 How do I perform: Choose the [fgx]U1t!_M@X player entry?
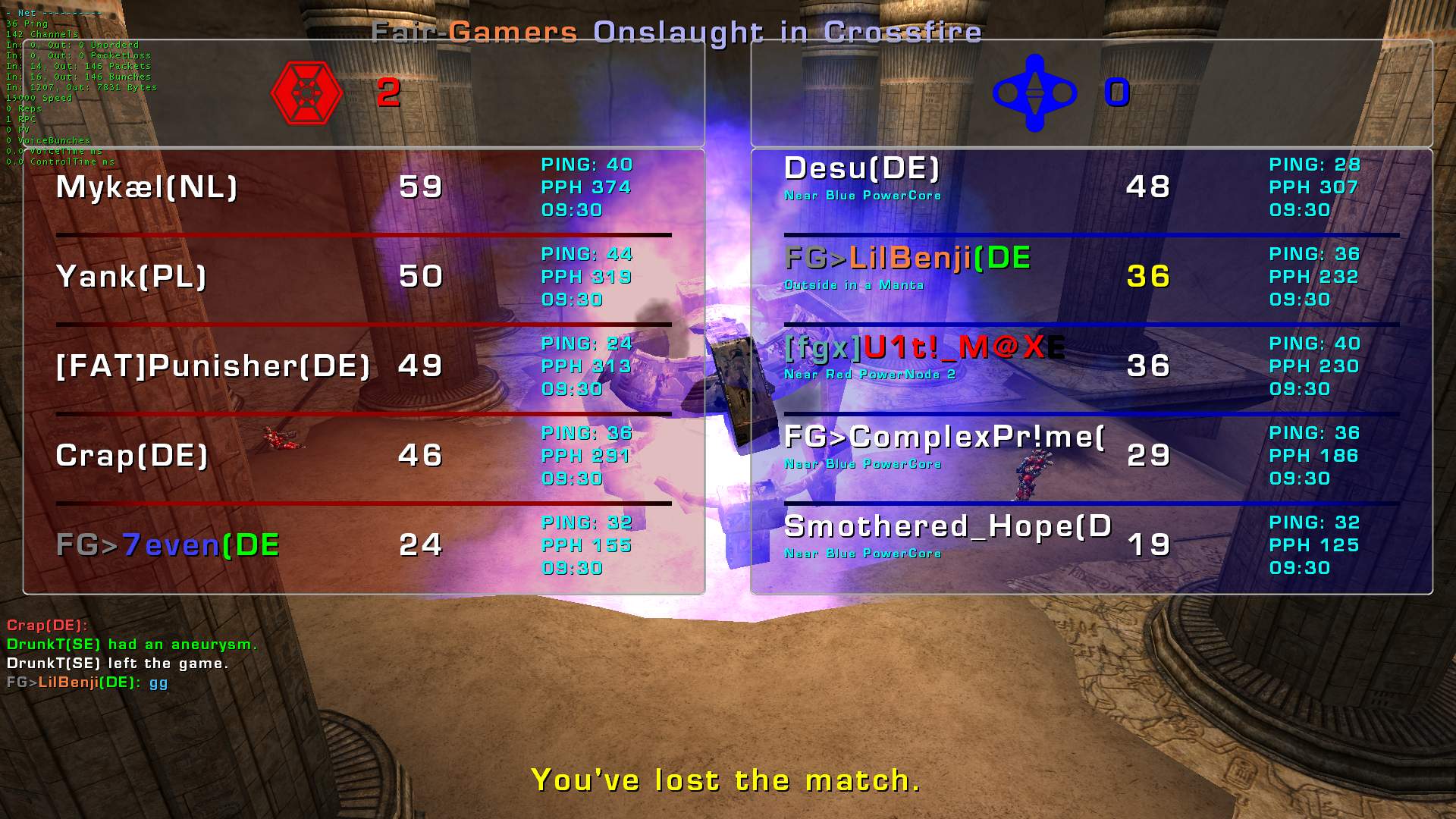[924, 348]
